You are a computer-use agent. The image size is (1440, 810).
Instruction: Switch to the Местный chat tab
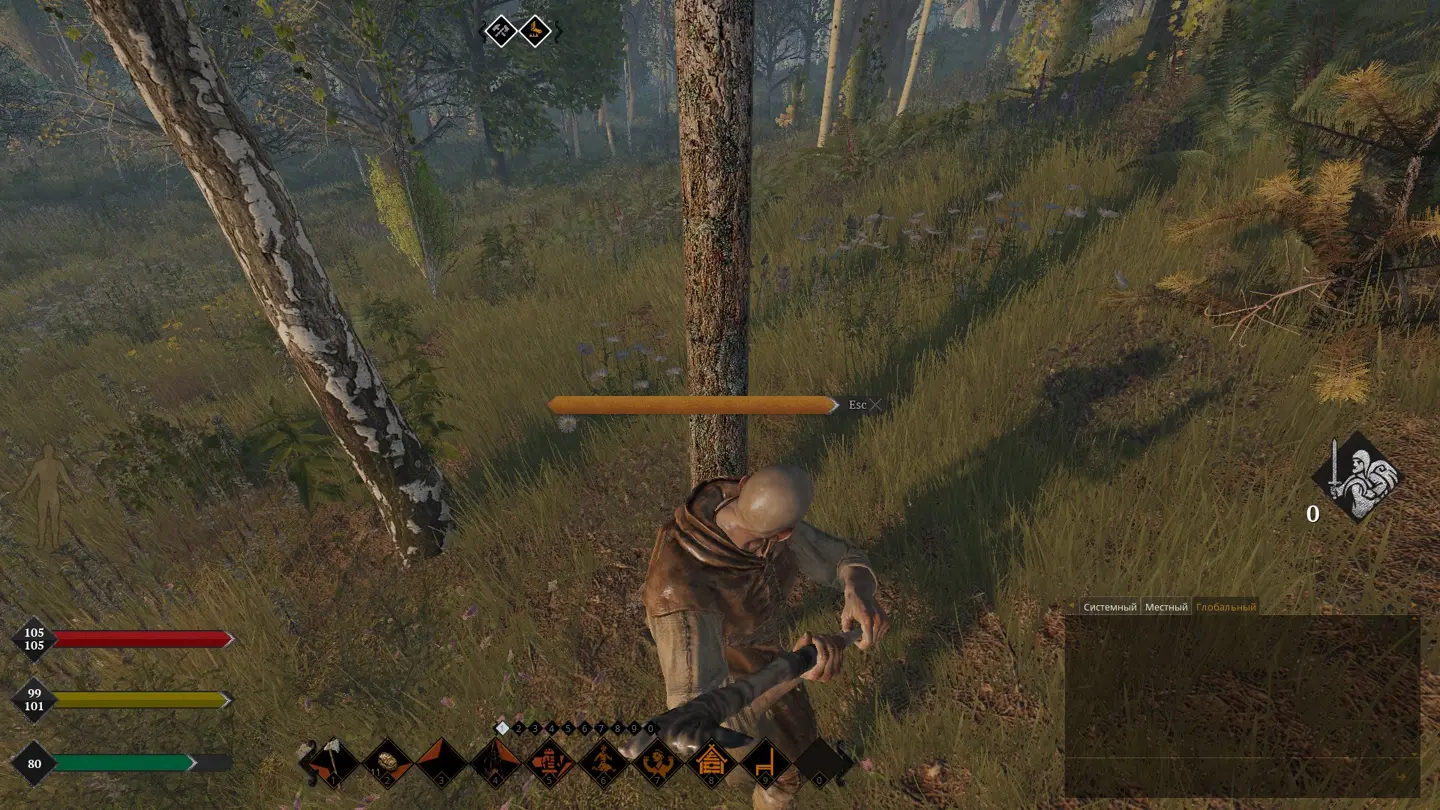coord(1166,607)
